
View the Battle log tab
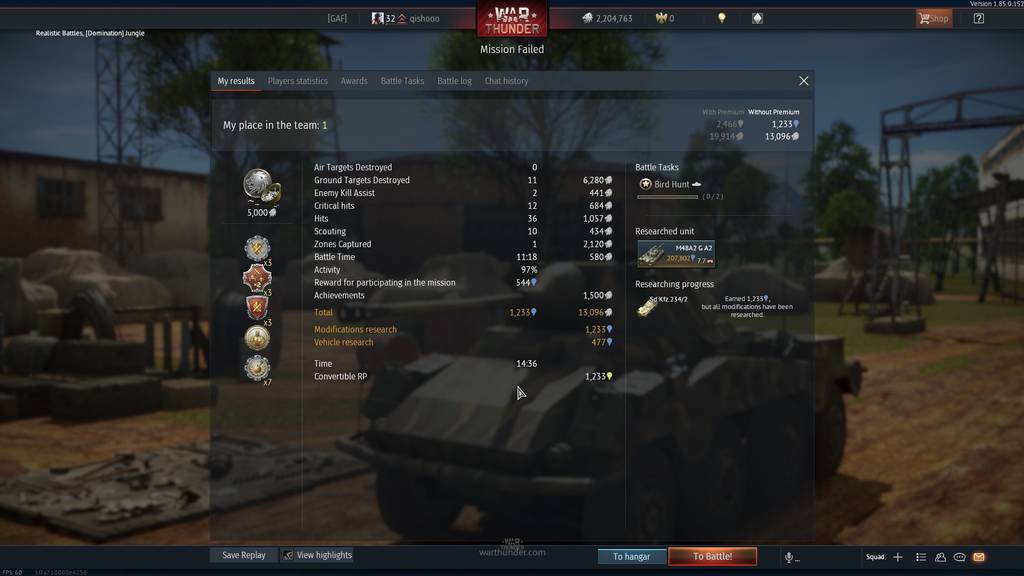point(454,81)
